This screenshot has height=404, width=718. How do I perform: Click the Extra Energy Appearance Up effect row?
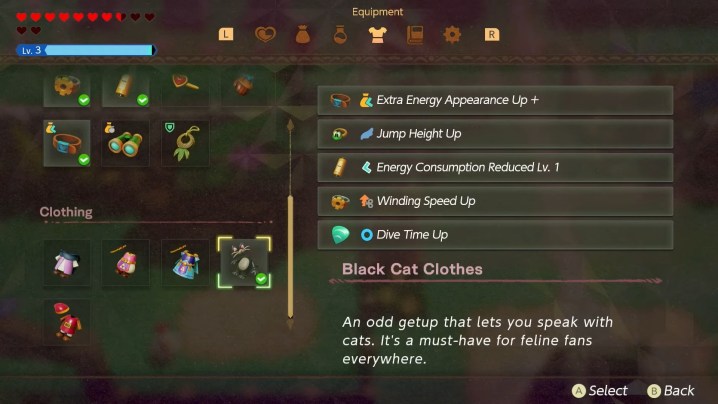[x=495, y=100]
